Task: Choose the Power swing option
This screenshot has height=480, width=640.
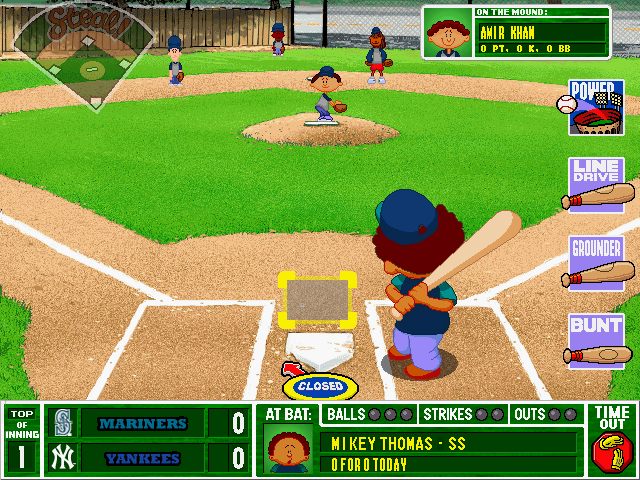Action: [x=596, y=108]
